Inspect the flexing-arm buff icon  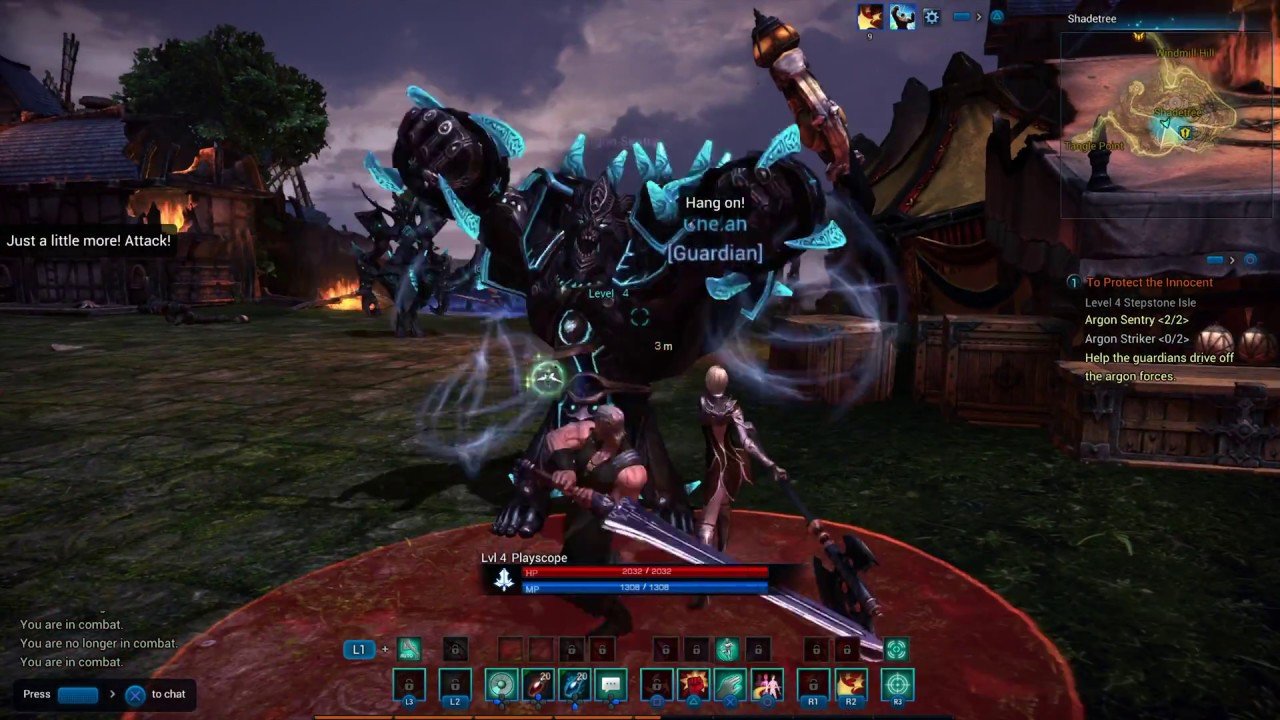[902, 17]
